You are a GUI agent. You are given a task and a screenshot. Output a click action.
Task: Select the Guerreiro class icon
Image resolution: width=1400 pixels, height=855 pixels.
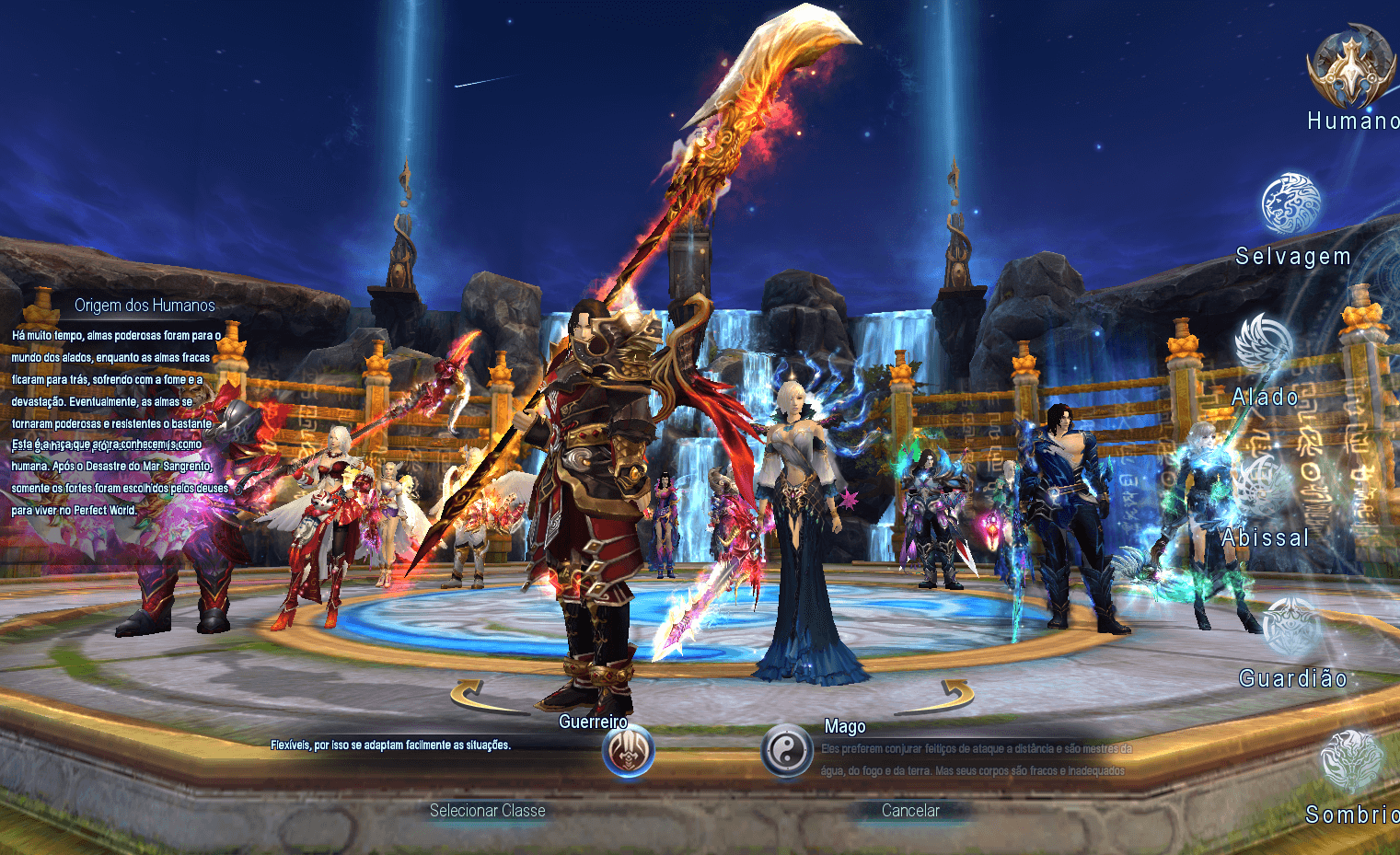pos(629,751)
